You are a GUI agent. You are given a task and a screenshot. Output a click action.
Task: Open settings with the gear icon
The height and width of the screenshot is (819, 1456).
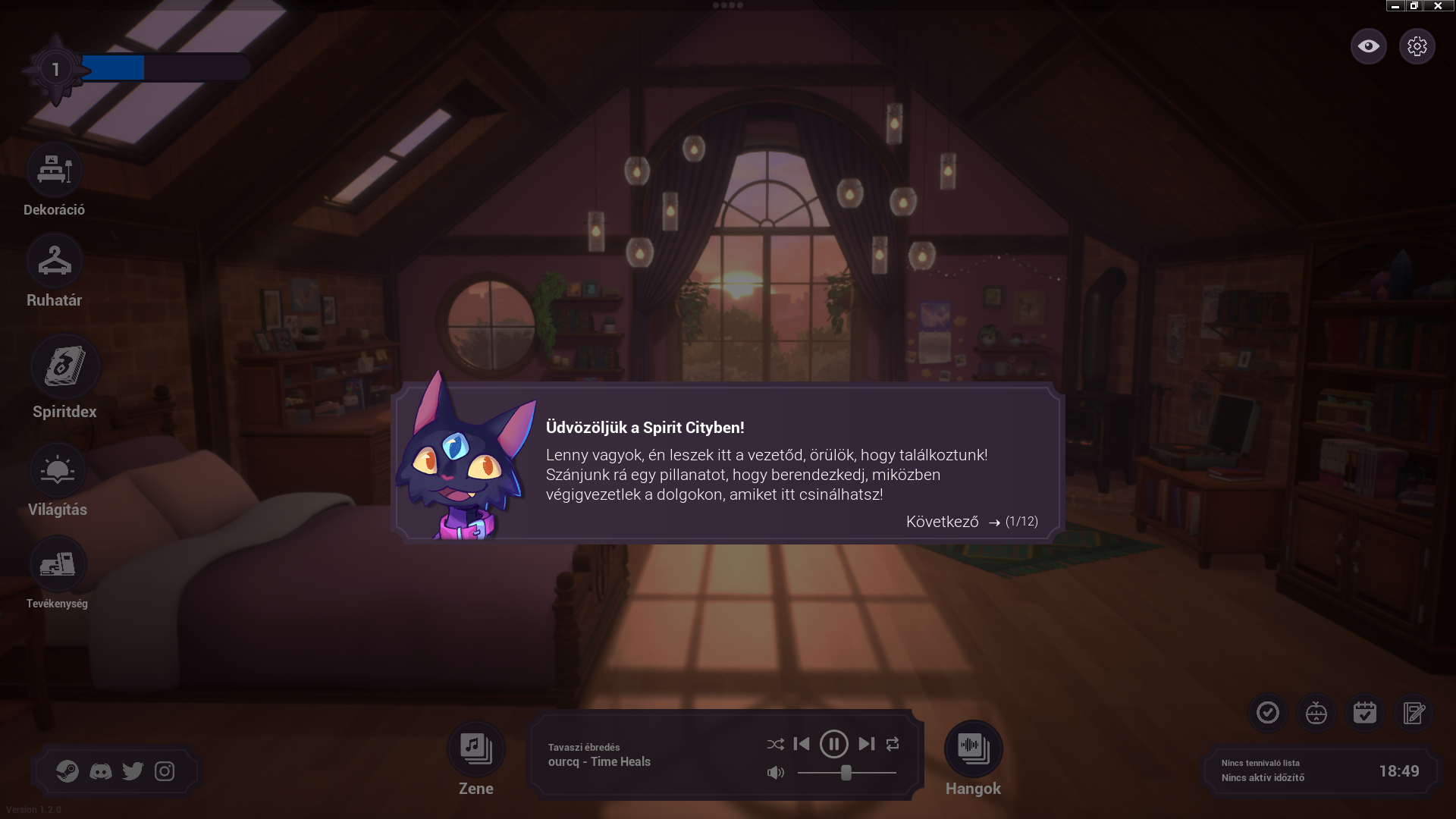click(x=1417, y=46)
